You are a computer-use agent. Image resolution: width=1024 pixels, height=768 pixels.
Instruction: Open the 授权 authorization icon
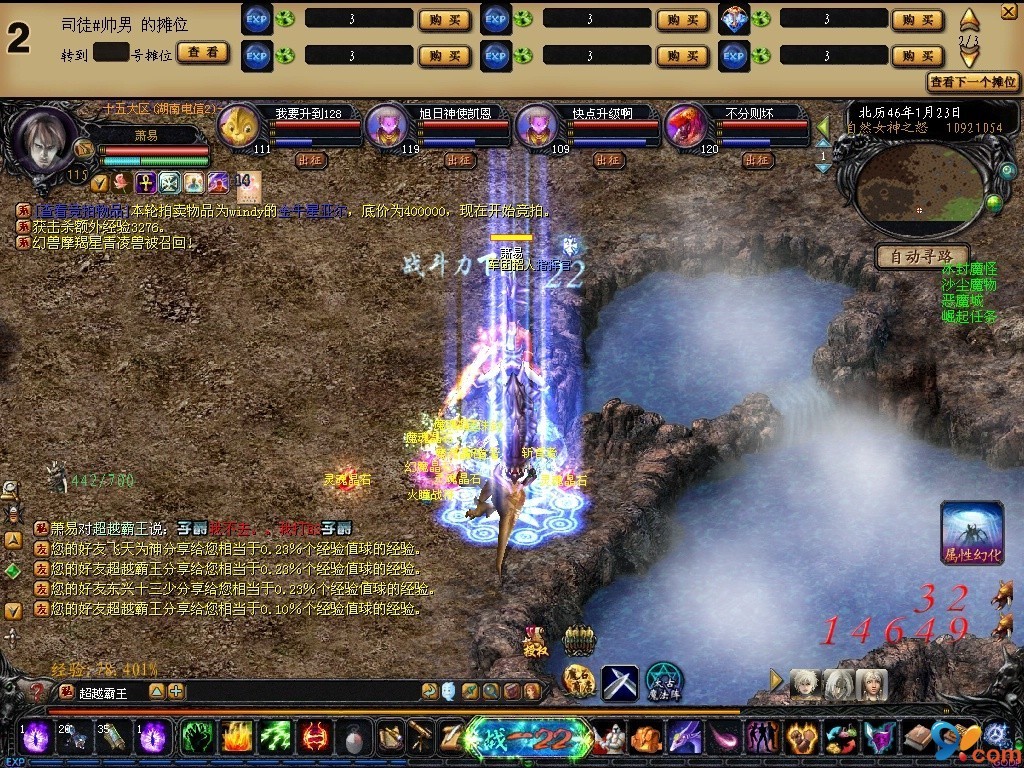(x=537, y=639)
